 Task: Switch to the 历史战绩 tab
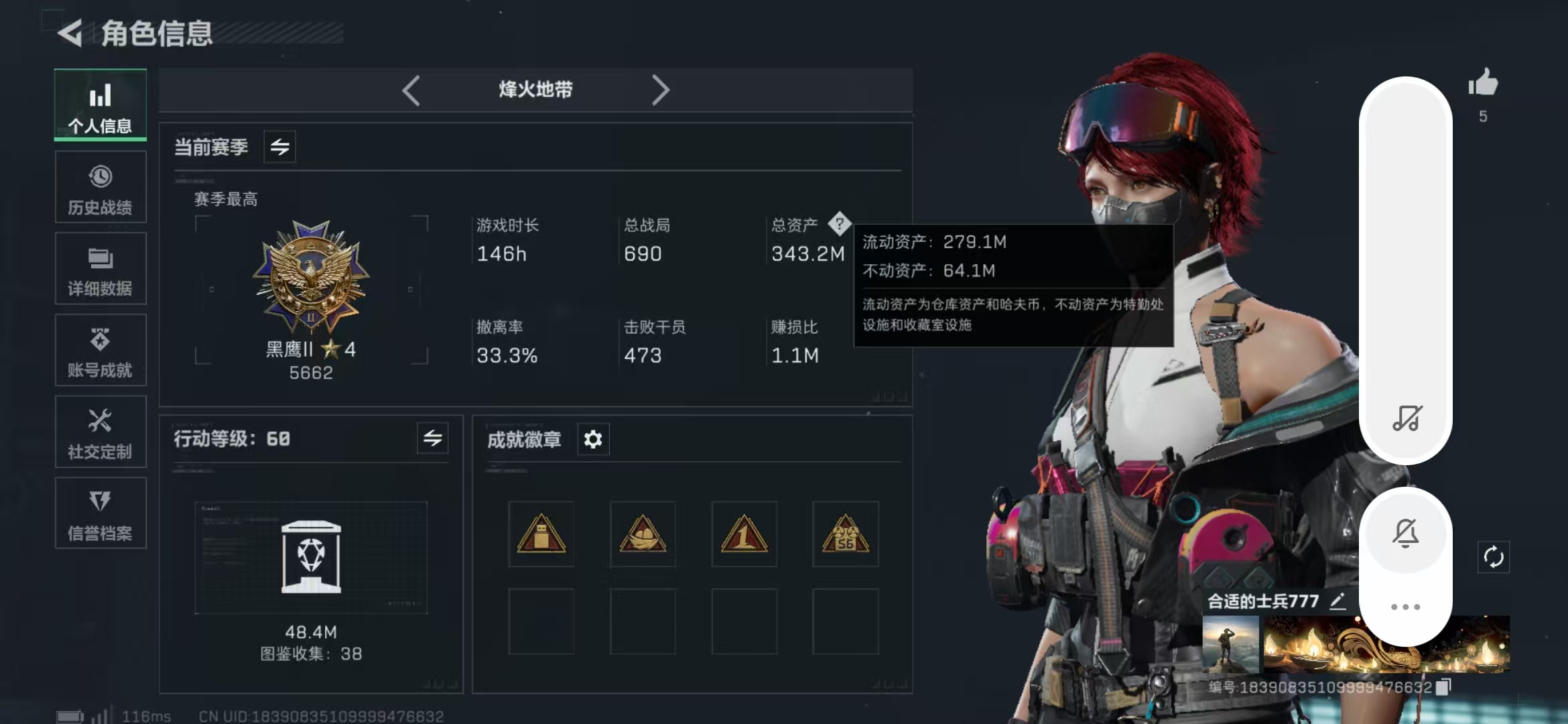coord(100,186)
